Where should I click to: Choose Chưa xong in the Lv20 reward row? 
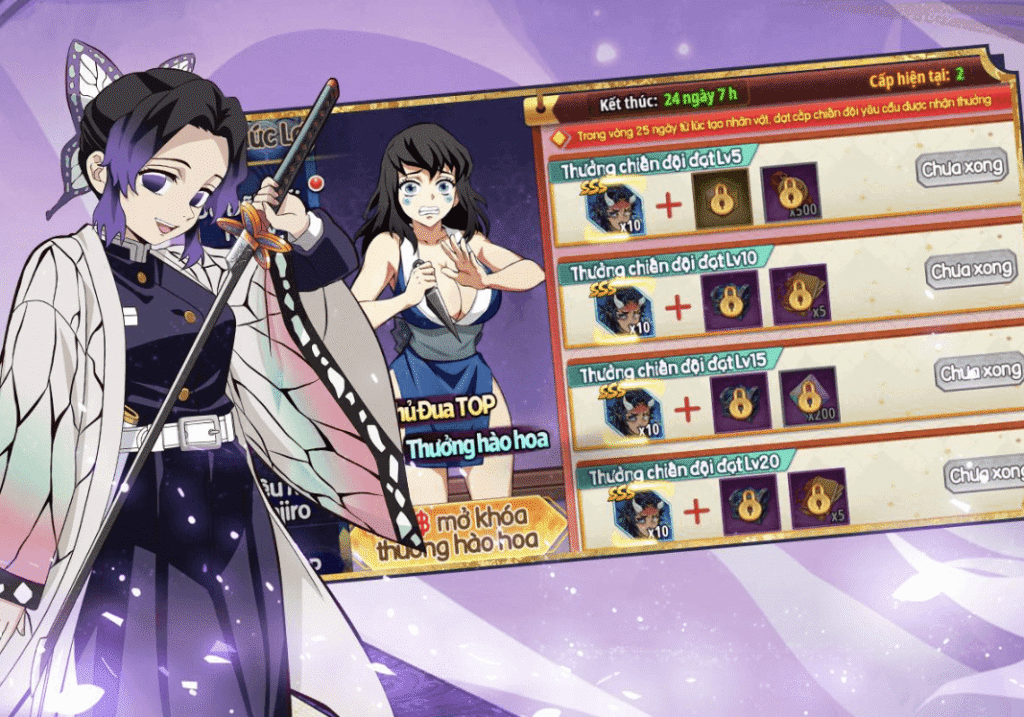tap(984, 473)
